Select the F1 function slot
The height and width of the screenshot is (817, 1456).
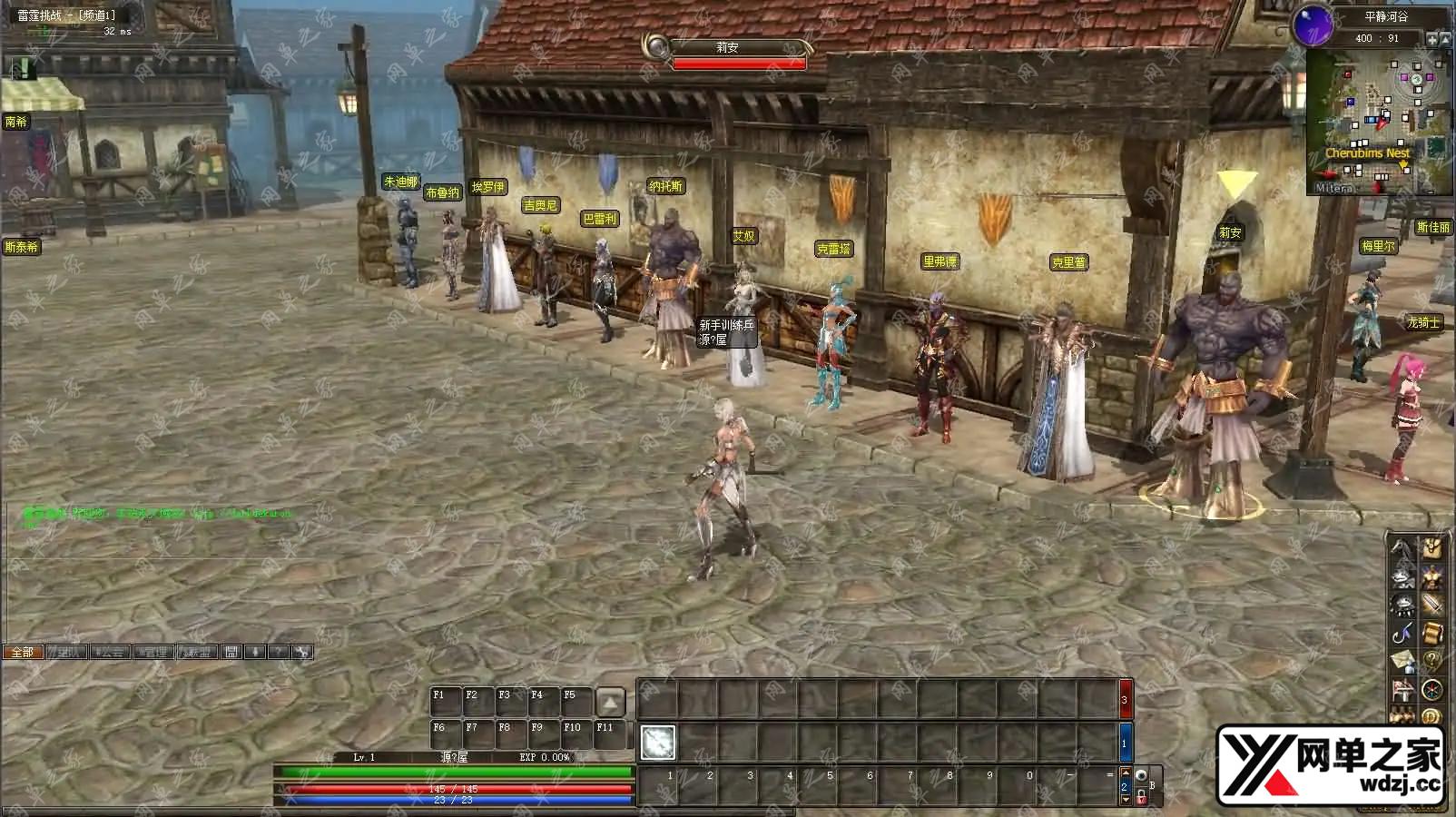point(446,702)
